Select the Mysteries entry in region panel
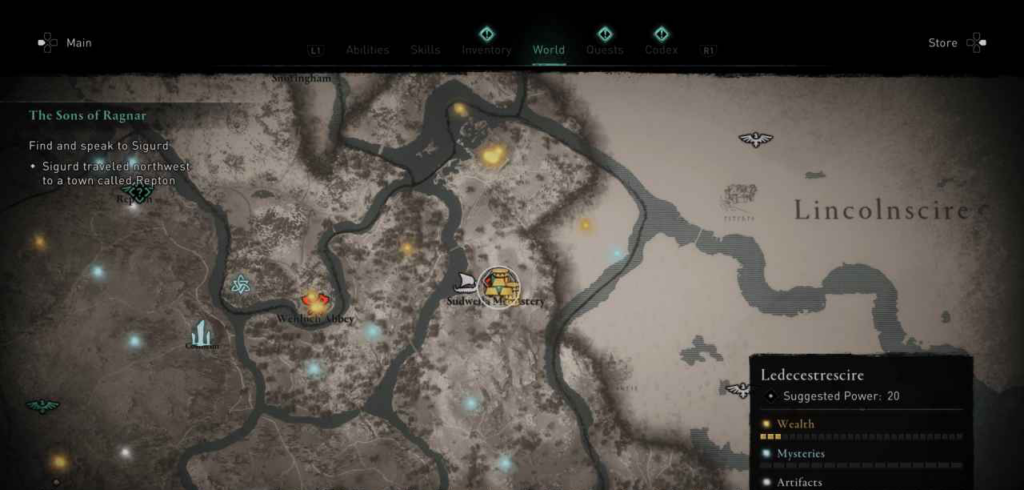1024x490 pixels. point(800,454)
